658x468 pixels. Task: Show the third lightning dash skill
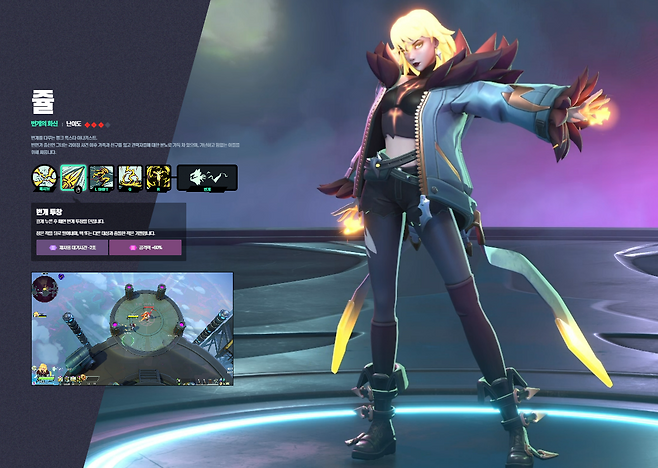tap(102, 178)
